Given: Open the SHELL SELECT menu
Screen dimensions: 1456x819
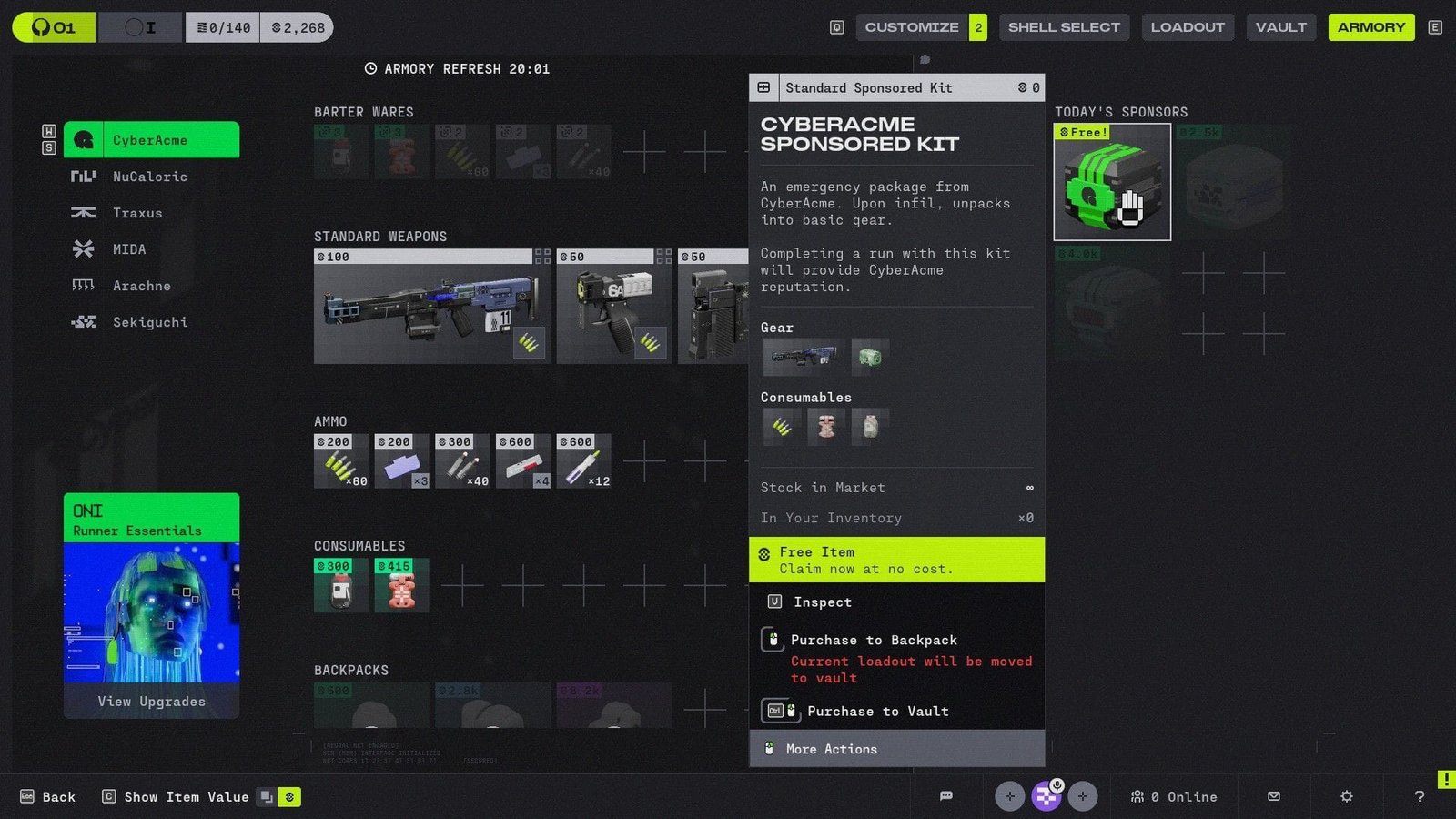Looking at the screenshot, I should point(1064,26).
